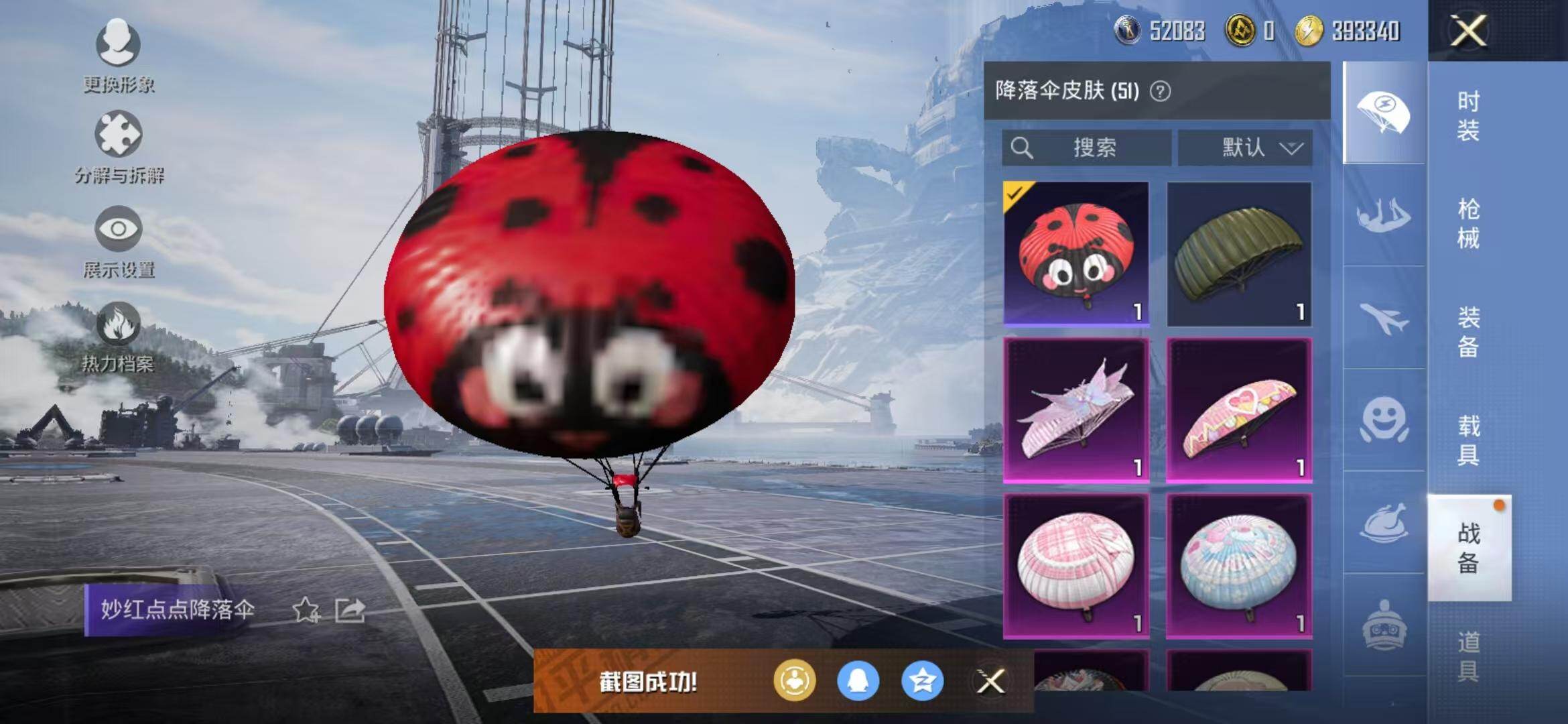Switch to the 时装 fashion tab
The width and height of the screenshot is (1568, 724).
(x=1467, y=115)
